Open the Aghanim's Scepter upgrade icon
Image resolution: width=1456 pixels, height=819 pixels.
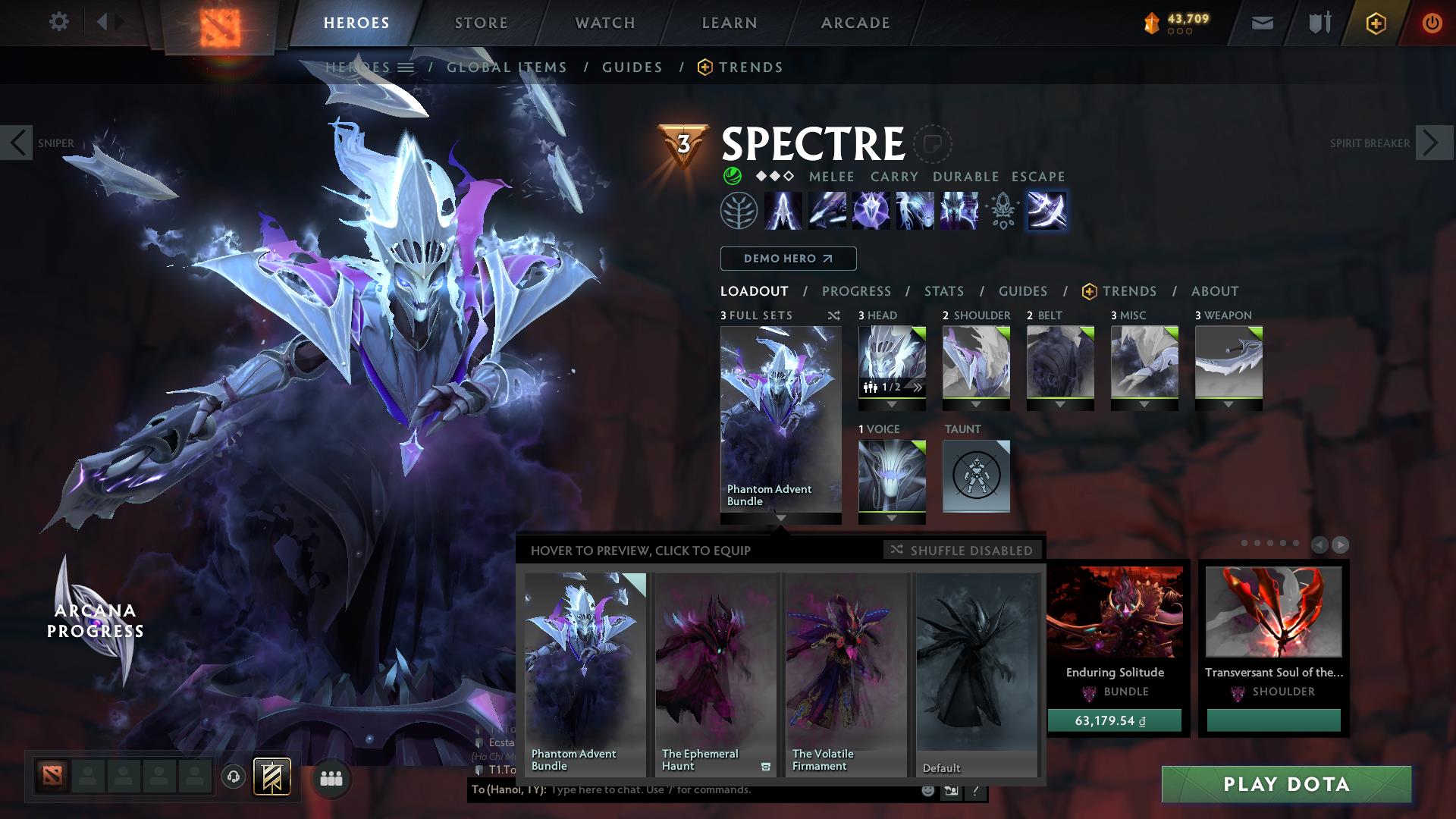pyautogui.click(x=1001, y=211)
